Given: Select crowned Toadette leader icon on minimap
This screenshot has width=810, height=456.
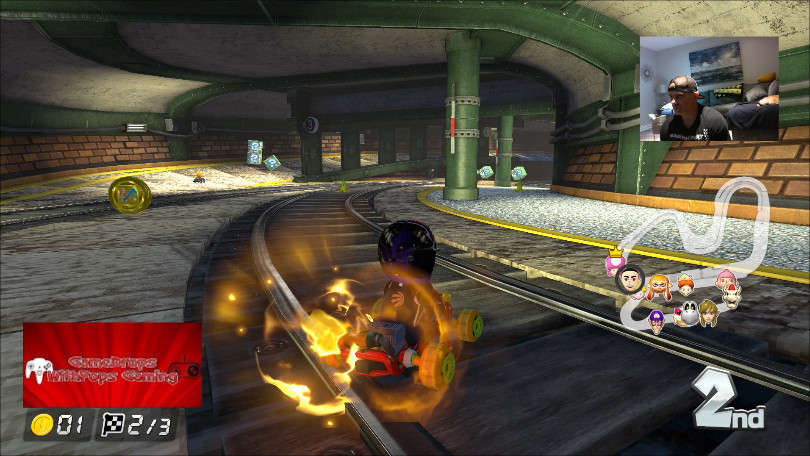Looking at the screenshot, I should (x=614, y=262).
